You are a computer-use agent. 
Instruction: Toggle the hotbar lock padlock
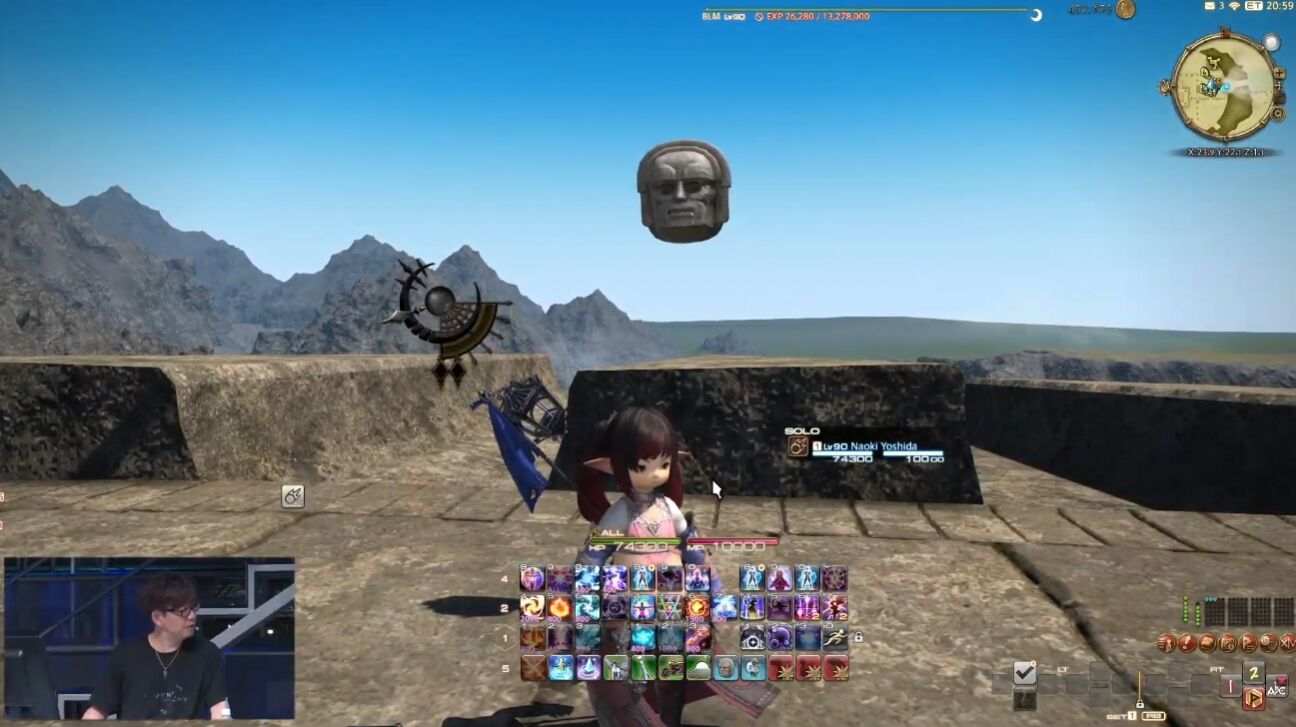coord(860,637)
